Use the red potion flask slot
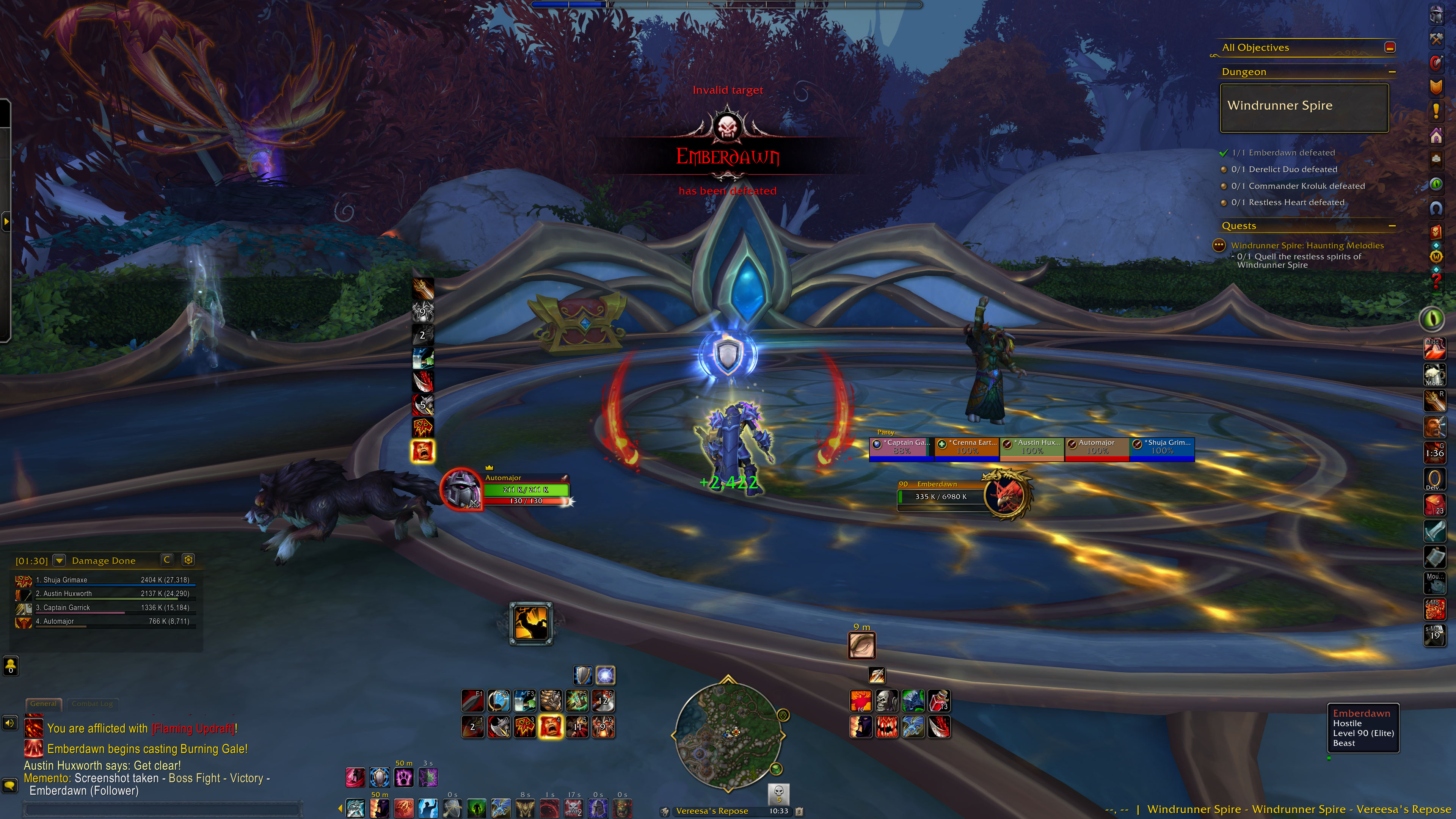This screenshot has height=819, width=1456. coord(939,701)
